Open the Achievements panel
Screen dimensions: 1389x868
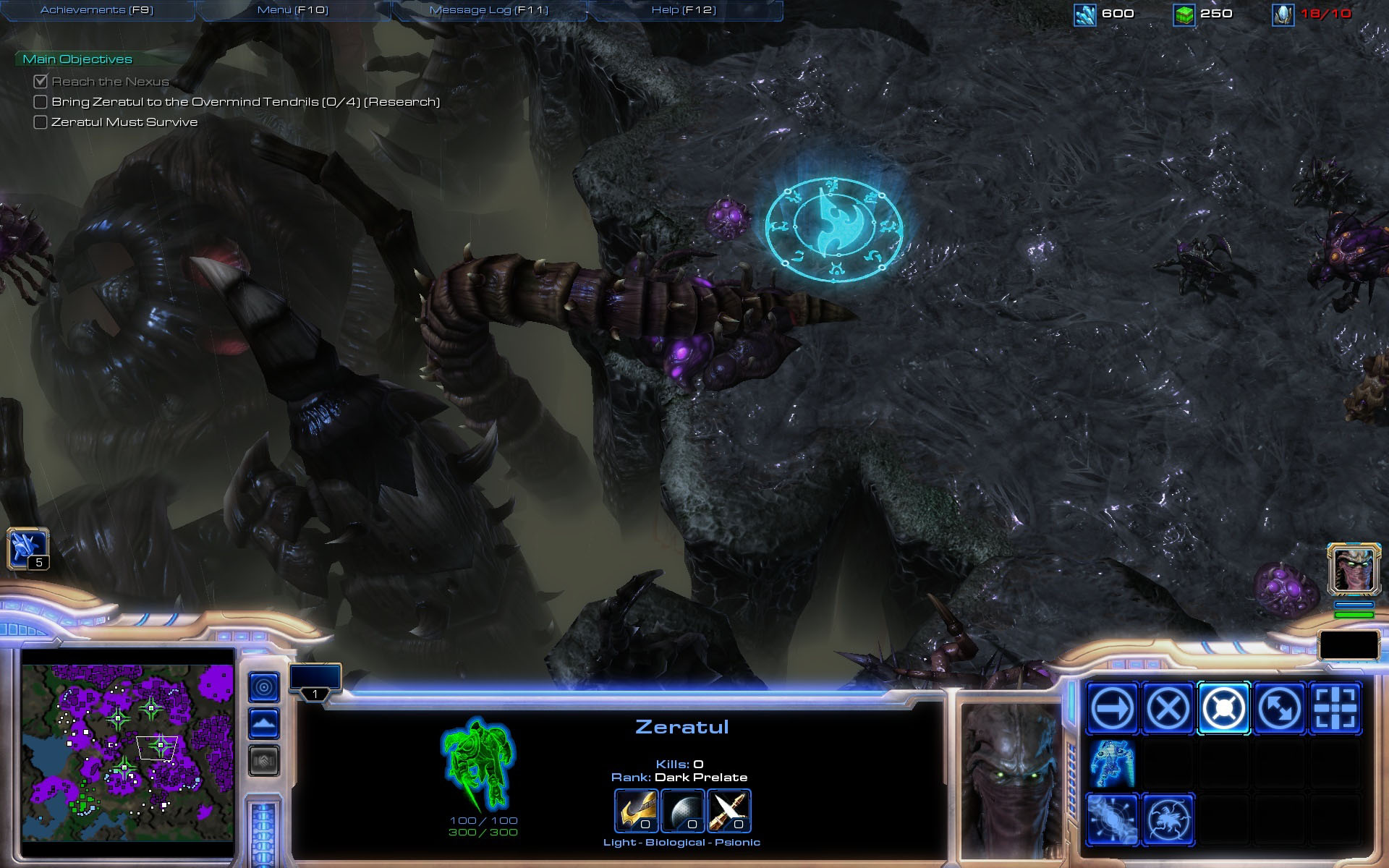(x=97, y=10)
